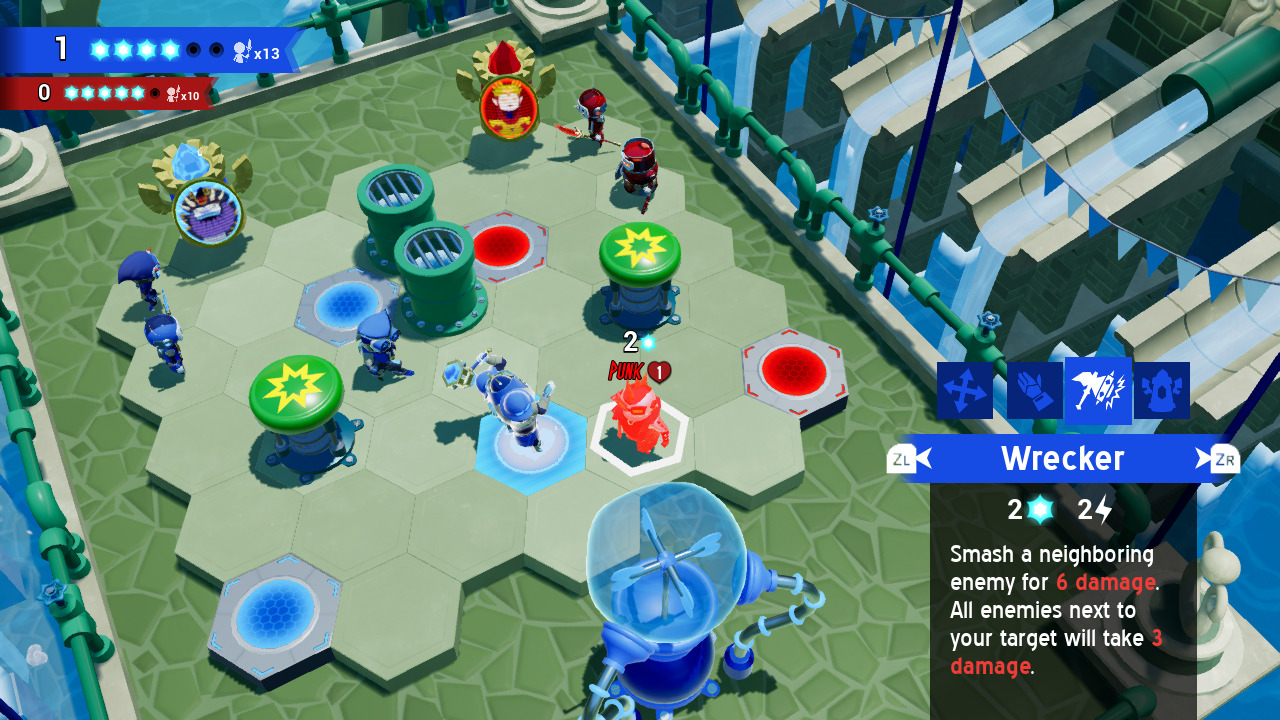Select the blue glowing hex tile
Viewport: 1280px width, 720px height.
[530, 450]
